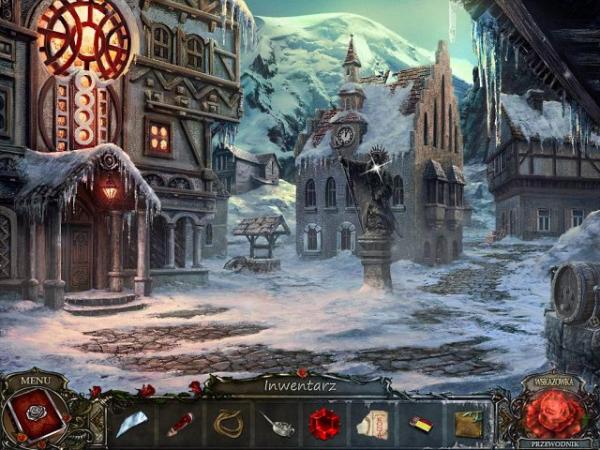Open the red rose journal book
600x450 pixels.
(x=37, y=413)
